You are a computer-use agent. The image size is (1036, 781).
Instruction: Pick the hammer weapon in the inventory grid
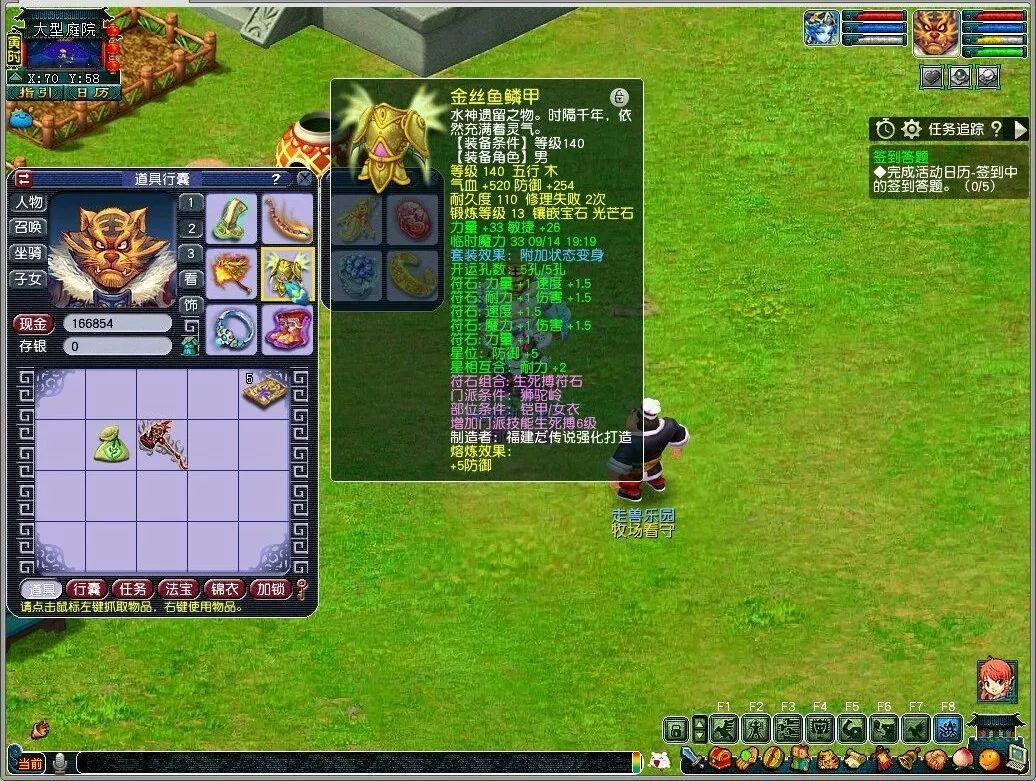160,443
